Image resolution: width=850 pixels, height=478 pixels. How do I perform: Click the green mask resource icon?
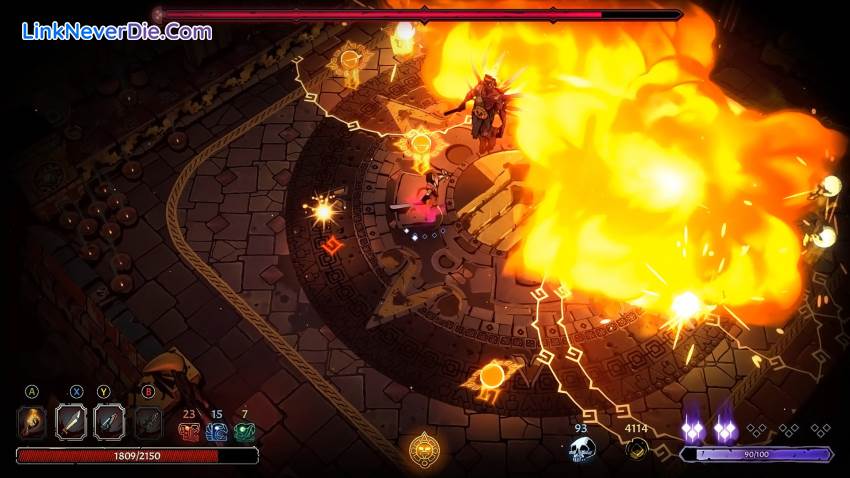tap(245, 432)
